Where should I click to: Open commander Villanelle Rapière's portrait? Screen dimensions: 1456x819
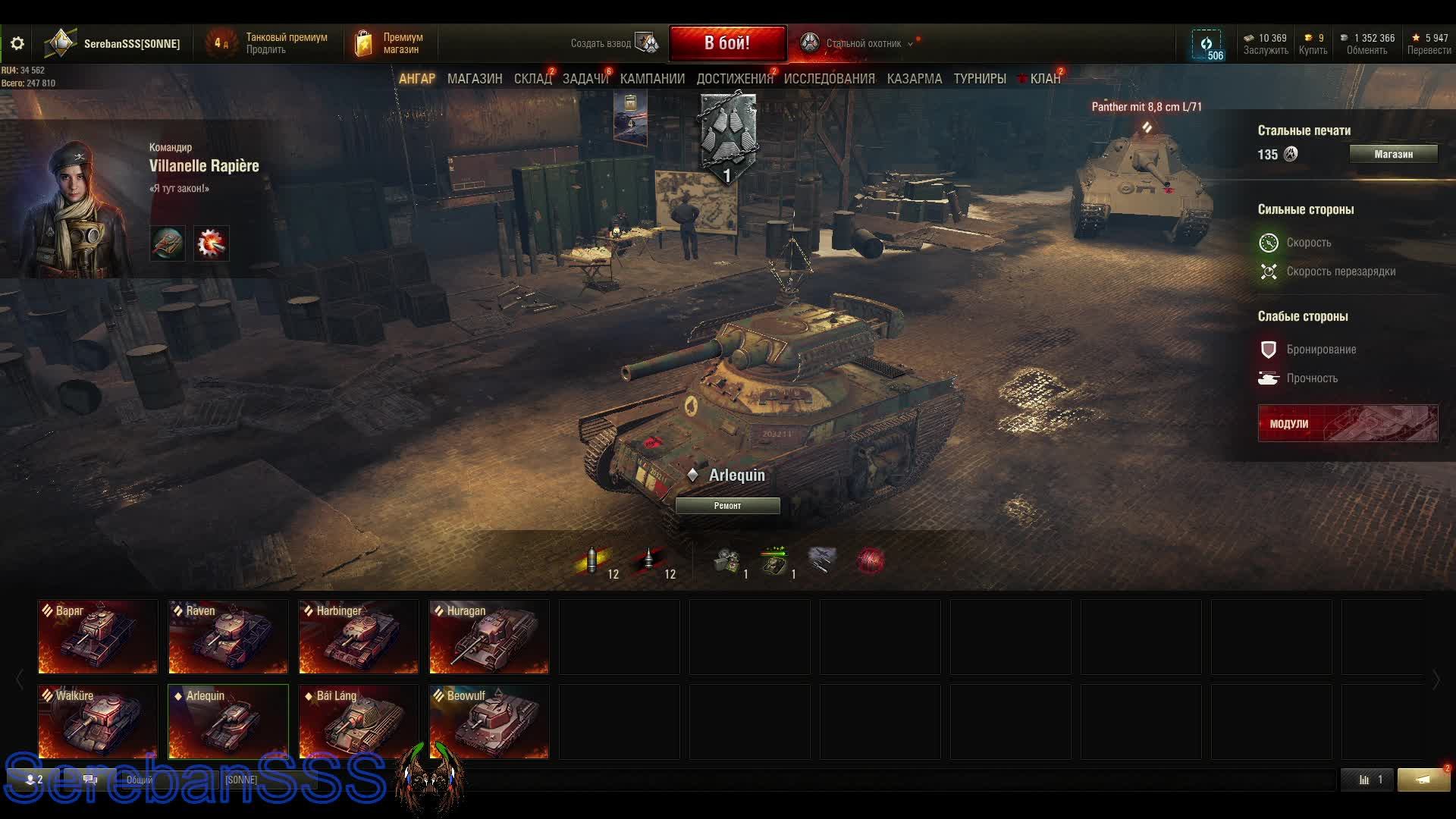pos(72,205)
